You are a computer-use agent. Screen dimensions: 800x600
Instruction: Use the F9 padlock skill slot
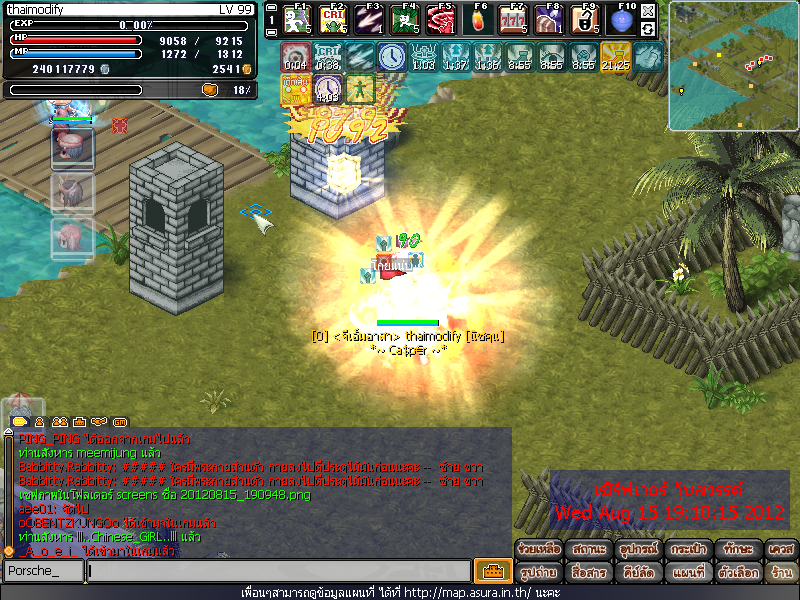[585, 20]
